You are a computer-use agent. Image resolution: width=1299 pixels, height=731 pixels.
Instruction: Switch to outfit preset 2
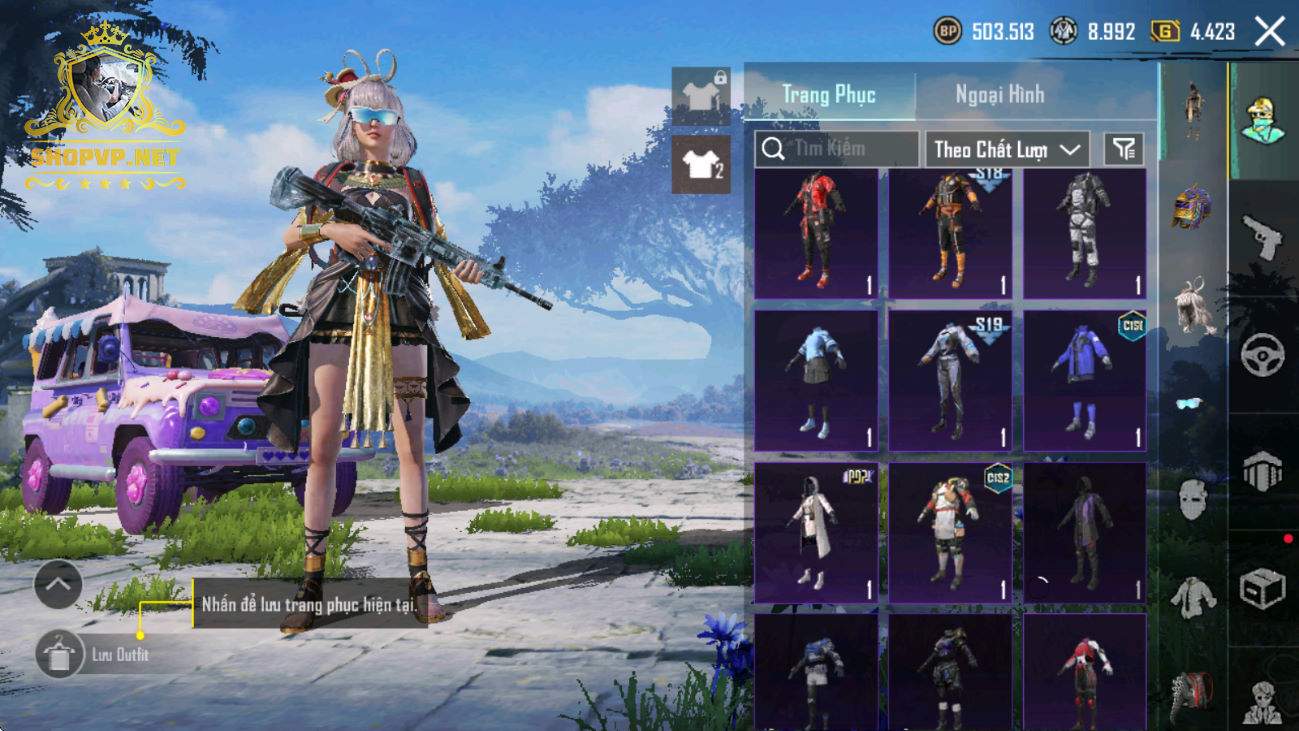701,162
